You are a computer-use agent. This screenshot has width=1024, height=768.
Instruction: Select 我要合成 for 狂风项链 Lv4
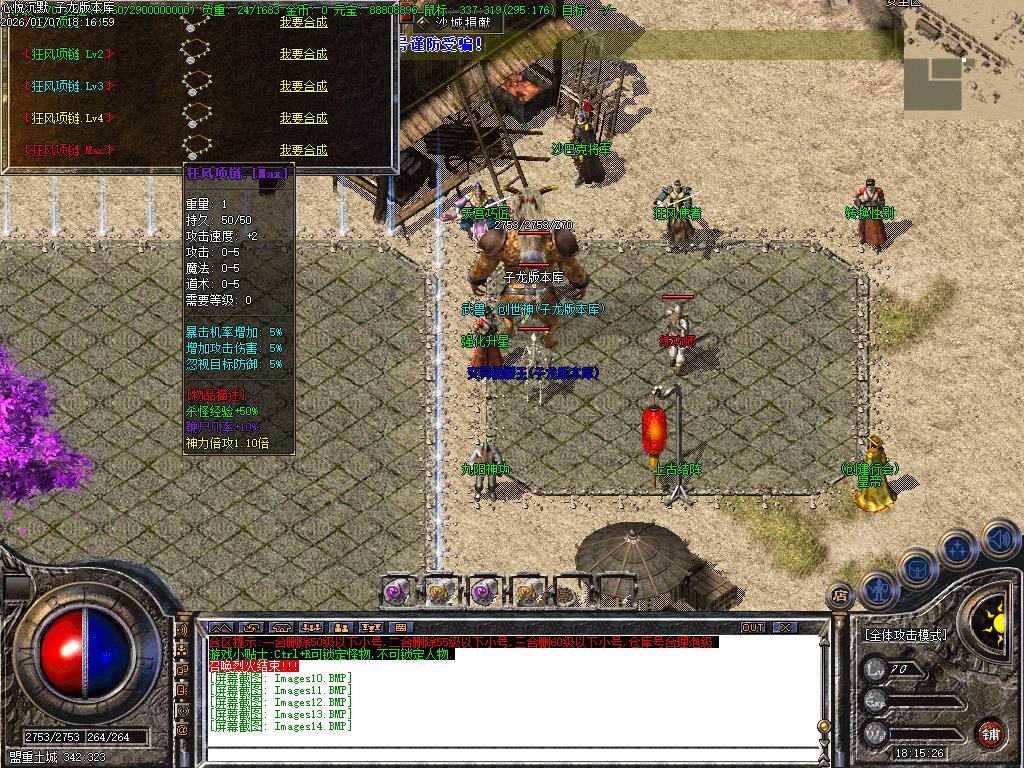click(x=303, y=118)
